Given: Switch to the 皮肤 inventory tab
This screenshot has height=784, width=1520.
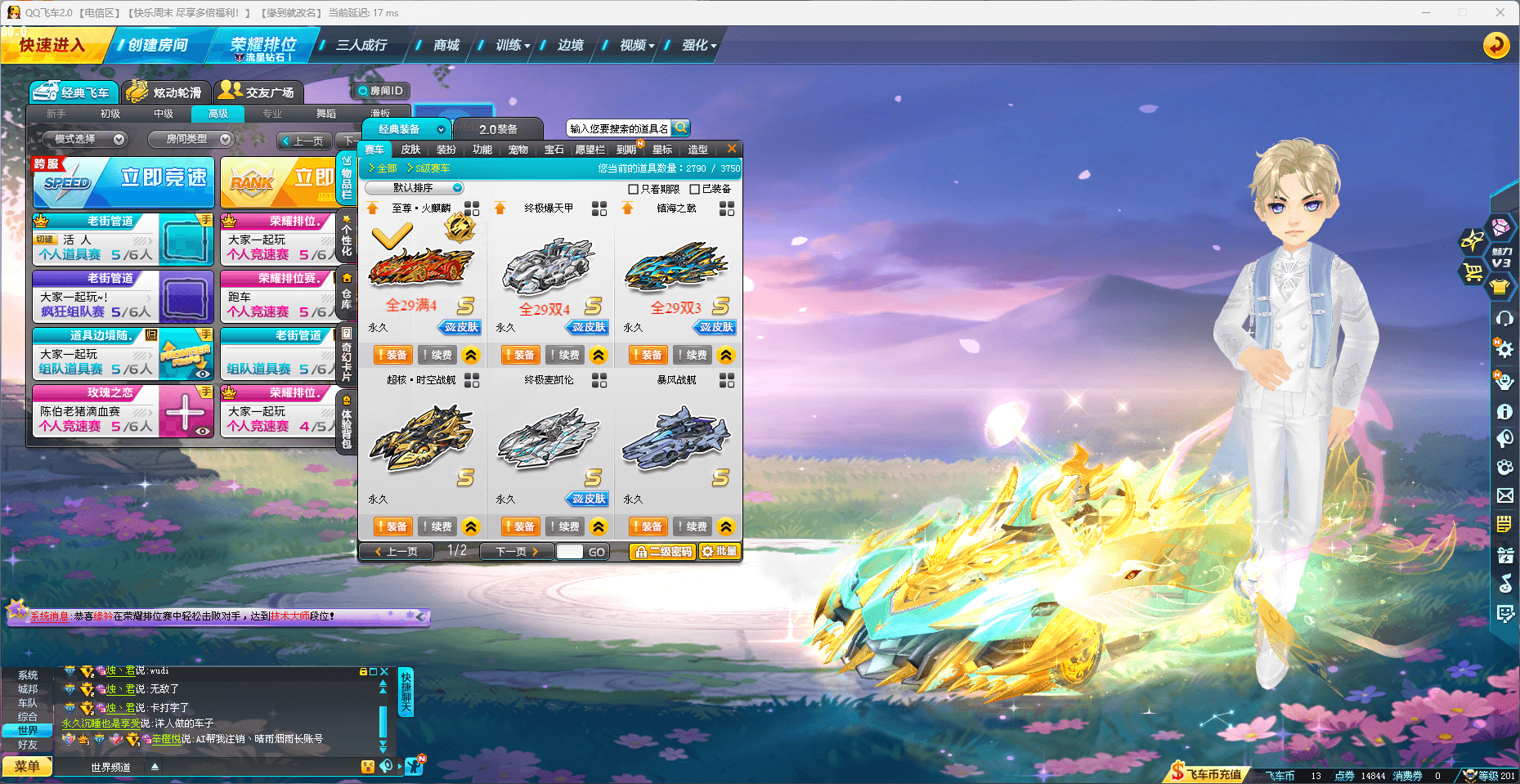Looking at the screenshot, I should [410, 150].
